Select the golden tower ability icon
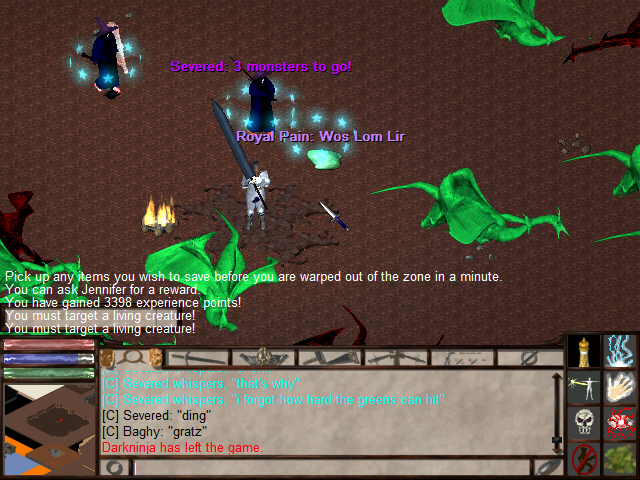The image size is (640, 480). tap(584, 350)
